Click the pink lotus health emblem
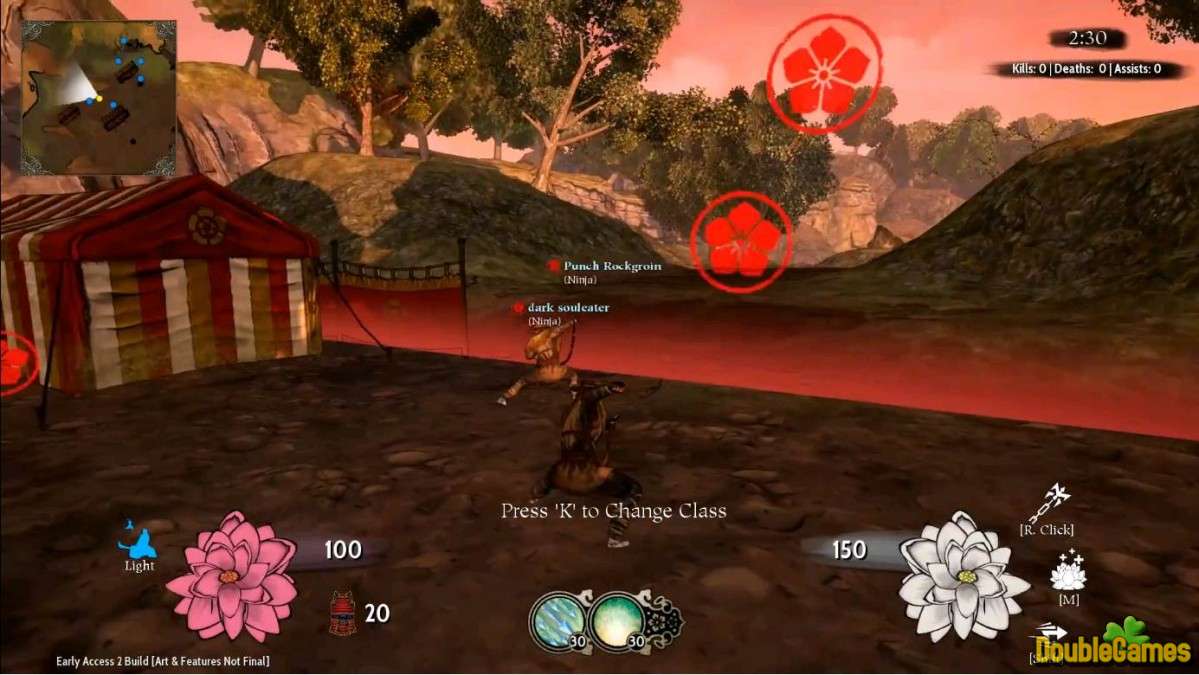The image size is (1199, 675). tap(230, 577)
